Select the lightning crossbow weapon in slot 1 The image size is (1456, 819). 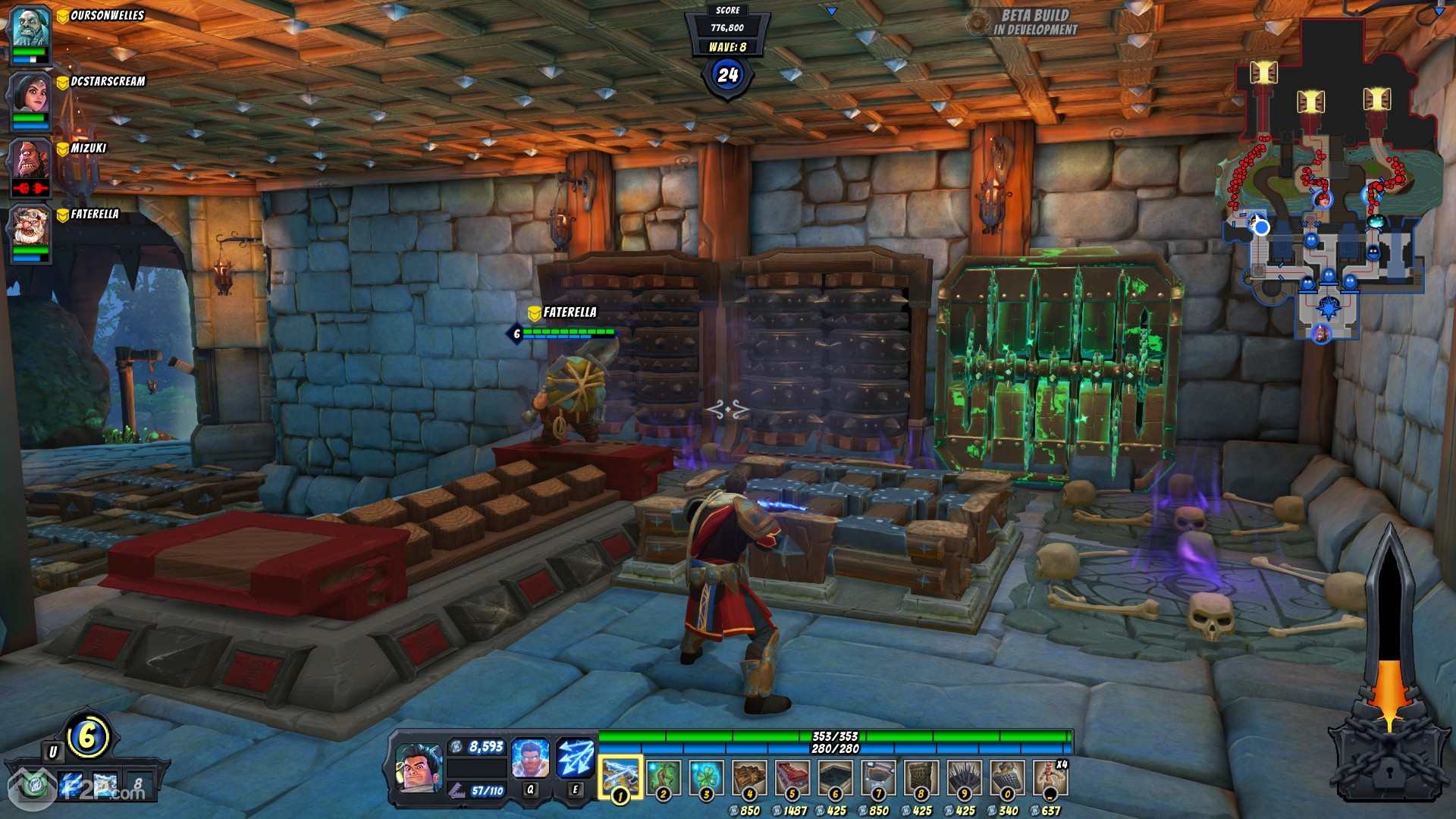tap(620, 777)
